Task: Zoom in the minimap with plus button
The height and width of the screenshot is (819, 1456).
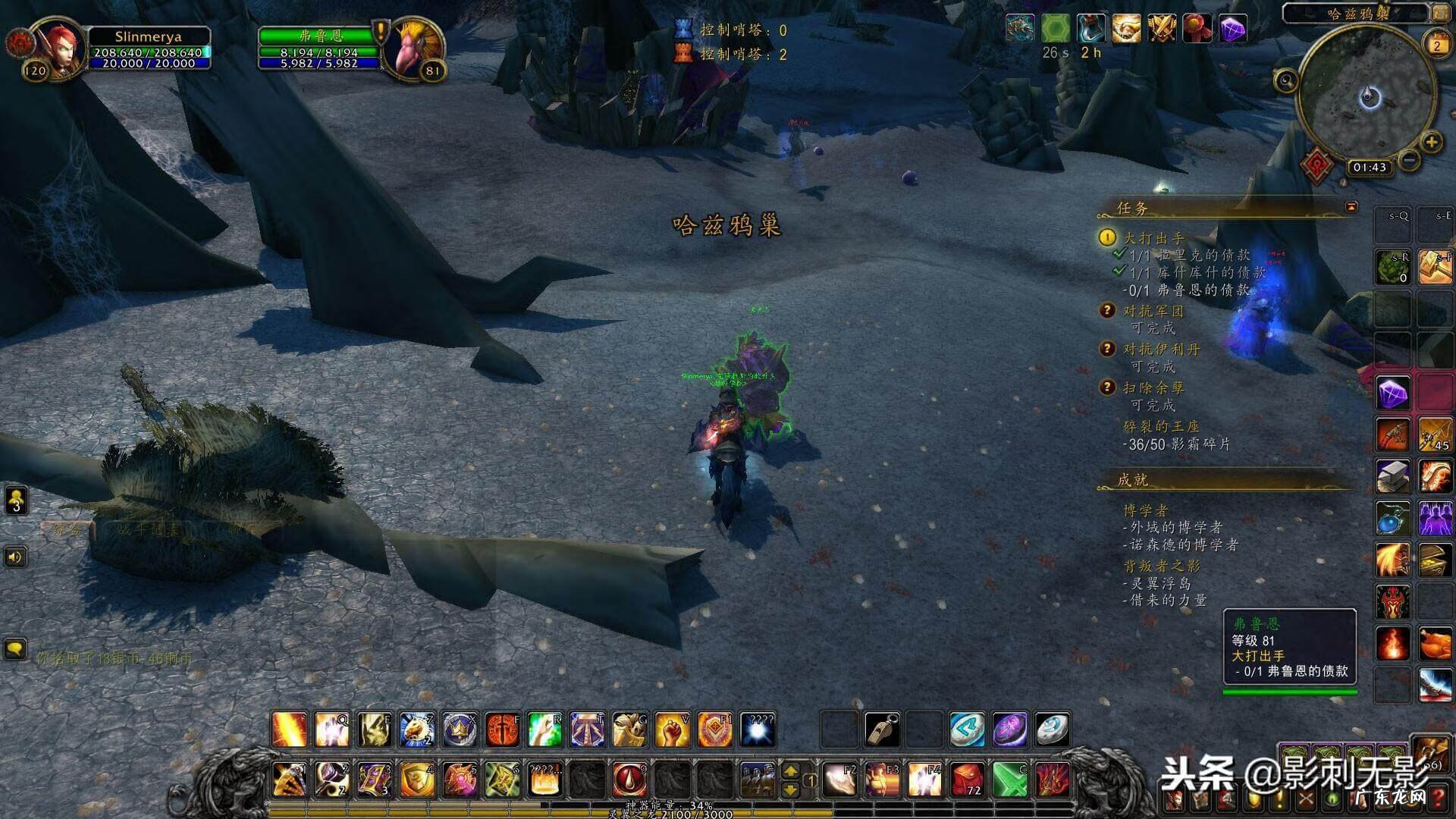Action: pyautogui.click(x=1431, y=142)
